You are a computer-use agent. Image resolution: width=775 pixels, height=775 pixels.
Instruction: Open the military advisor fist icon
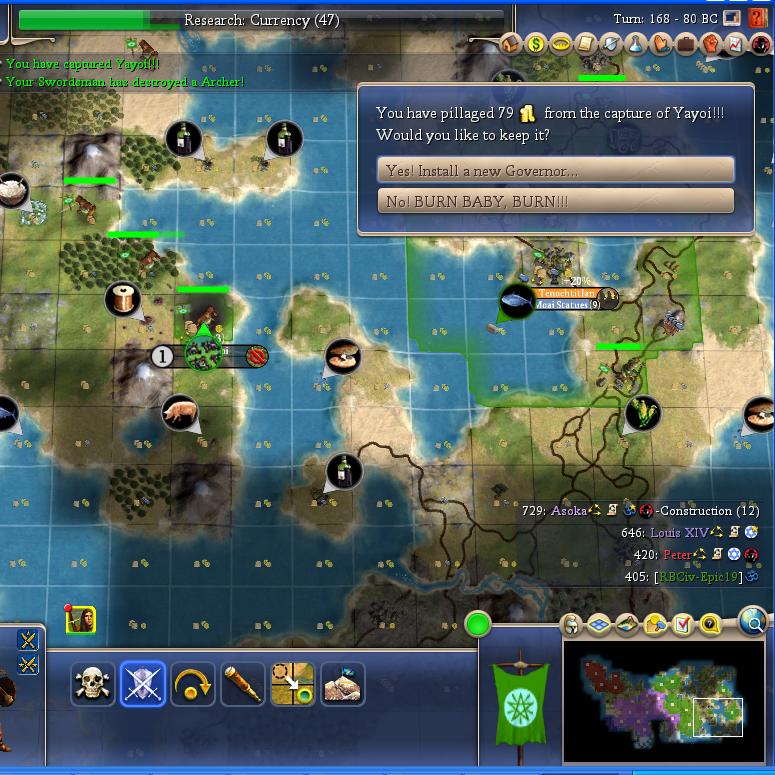tap(710, 45)
